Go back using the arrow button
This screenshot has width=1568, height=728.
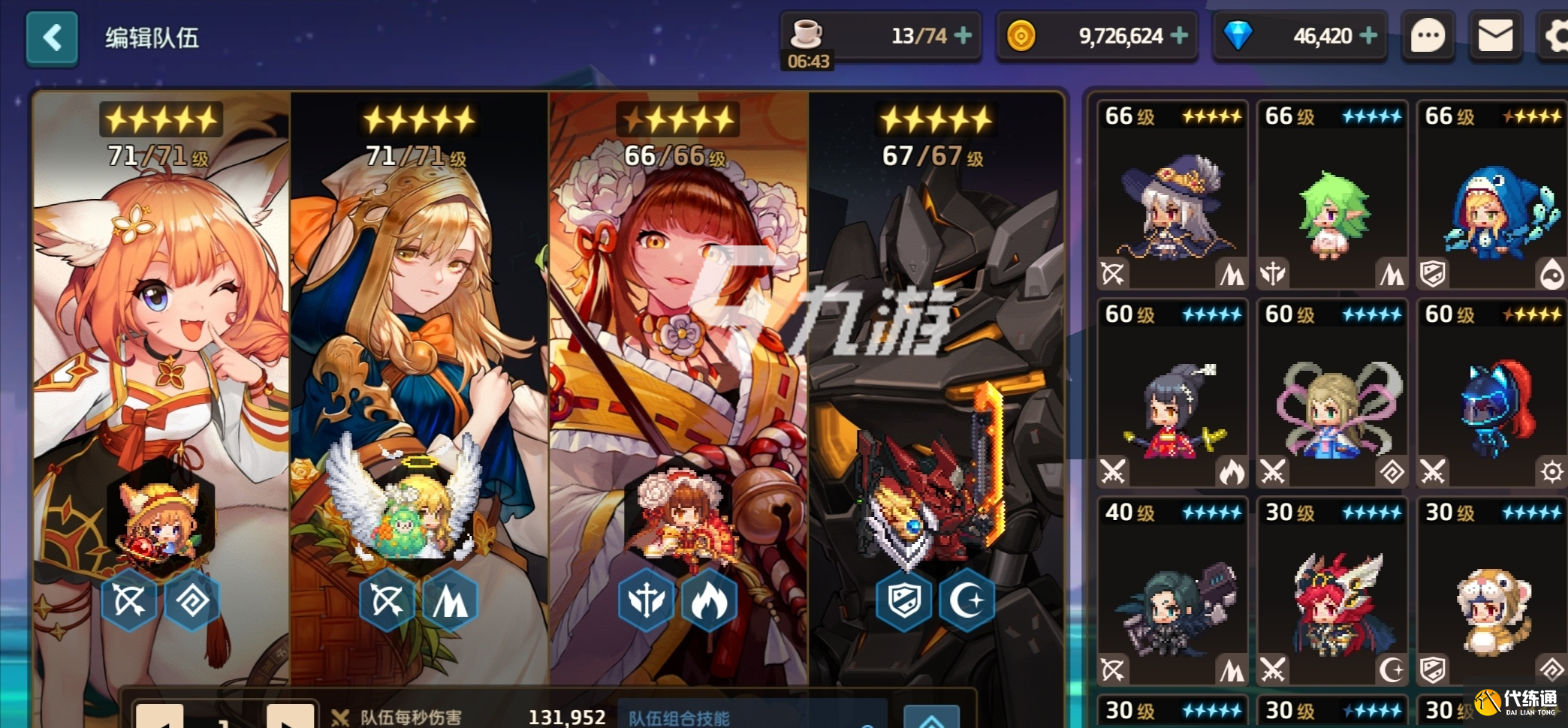pyautogui.click(x=52, y=38)
